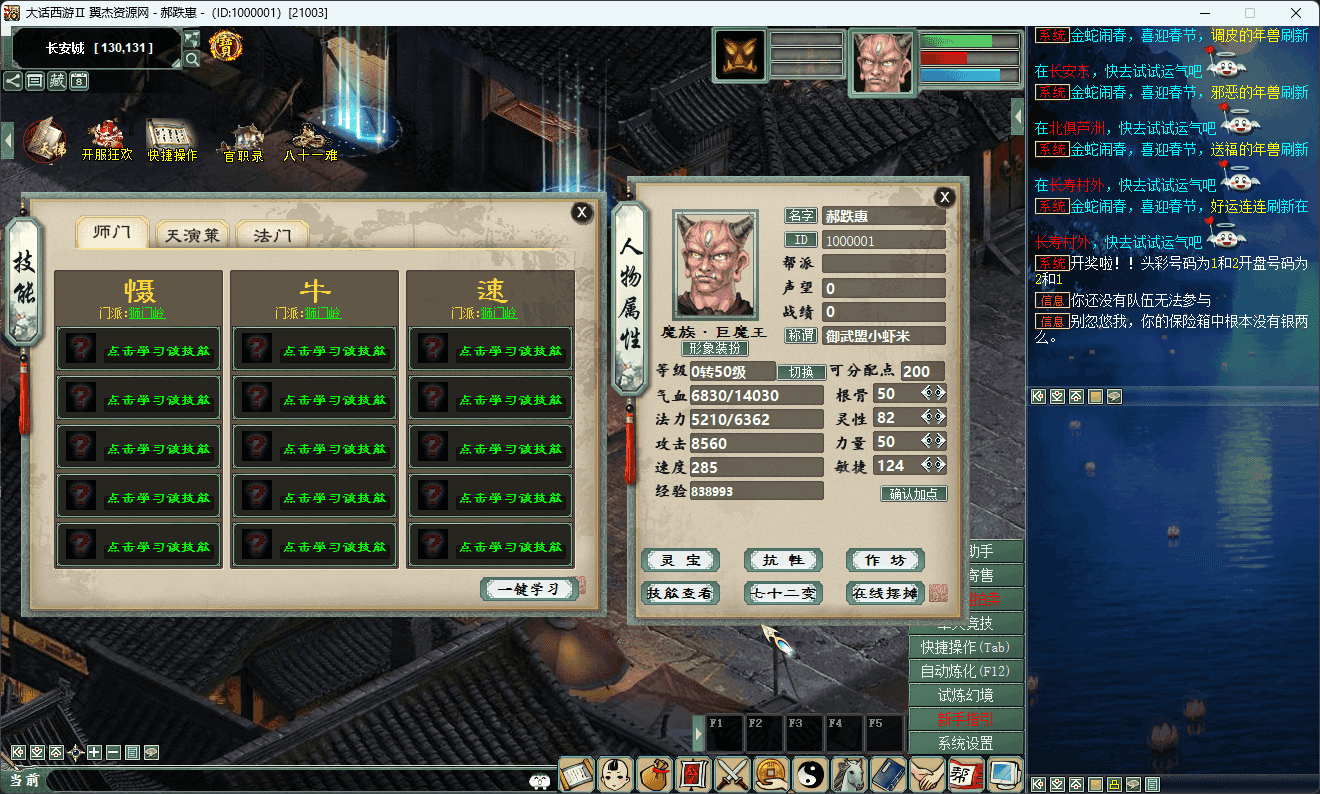The width and height of the screenshot is (1320, 794).
Task: Open the 八十一难 icon
Action: coord(310,141)
